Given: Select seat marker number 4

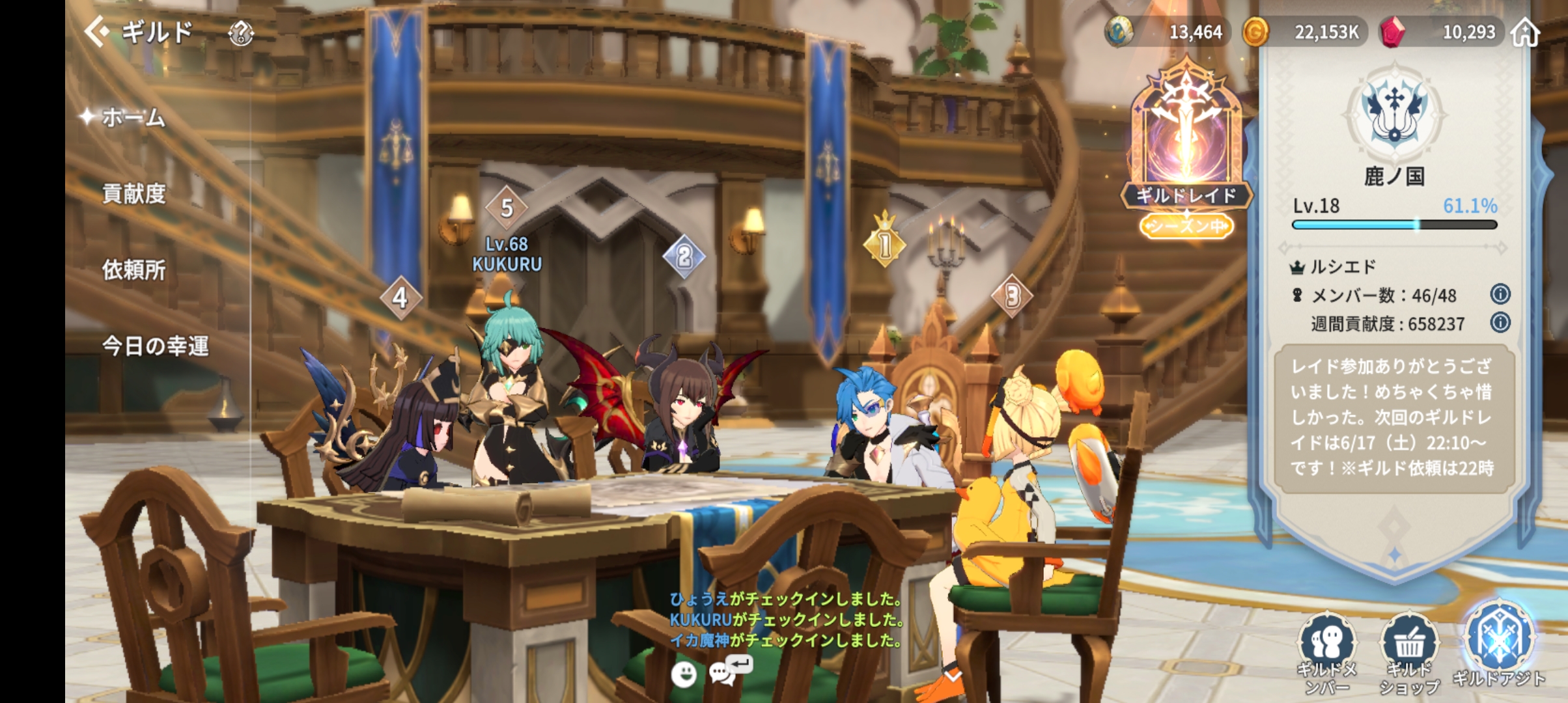Looking at the screenshot, I should pos(400,297).
